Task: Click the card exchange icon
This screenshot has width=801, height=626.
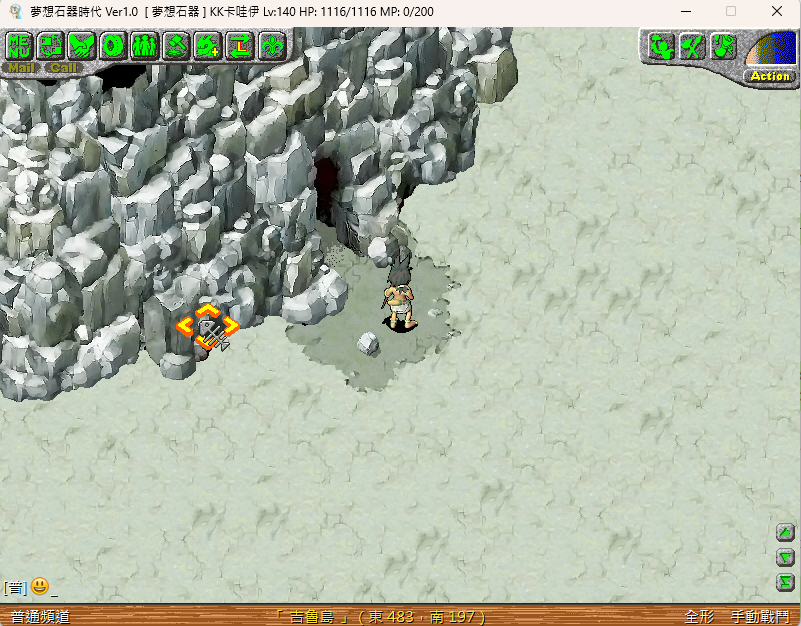Action: 51,46
